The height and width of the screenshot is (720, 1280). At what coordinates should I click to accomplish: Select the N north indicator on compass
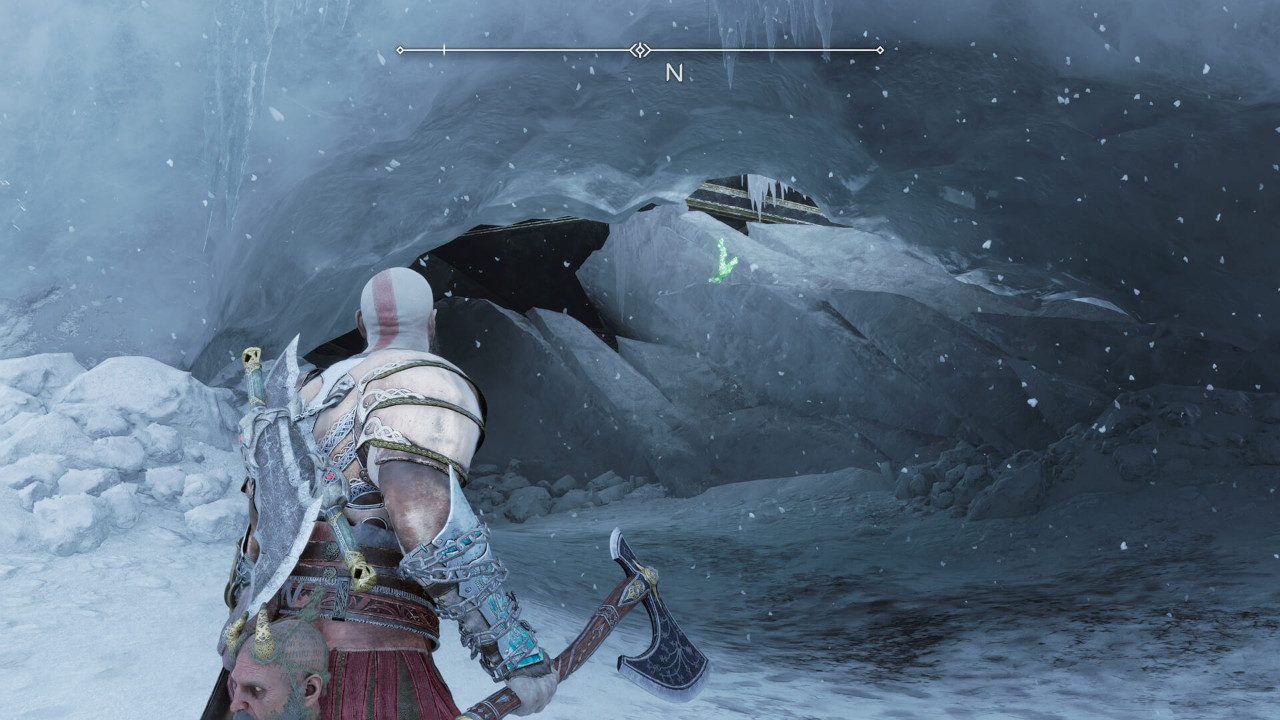(674, 73)
